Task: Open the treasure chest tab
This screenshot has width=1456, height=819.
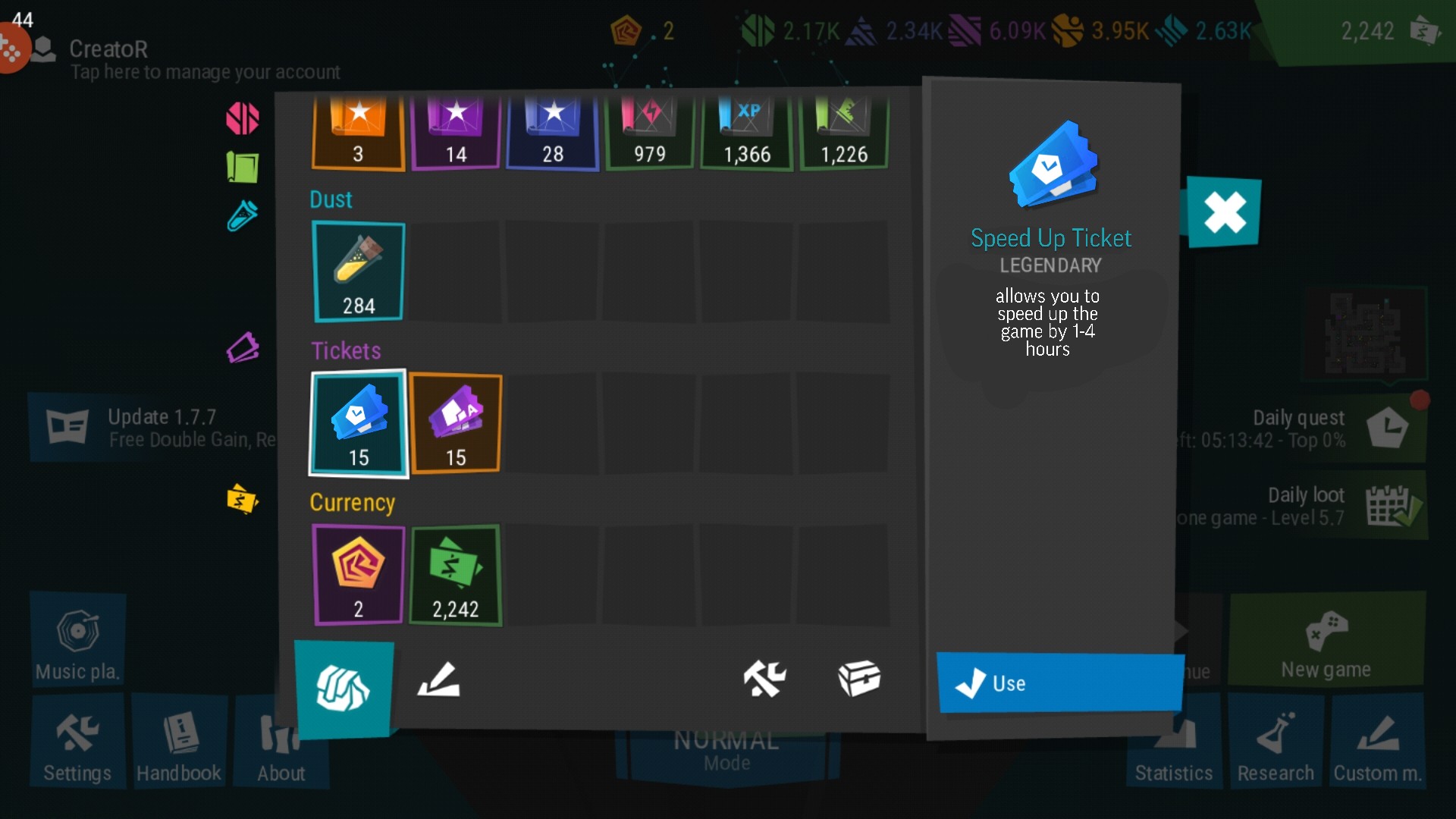Action: pyautogui.click(x=858, y=678)
